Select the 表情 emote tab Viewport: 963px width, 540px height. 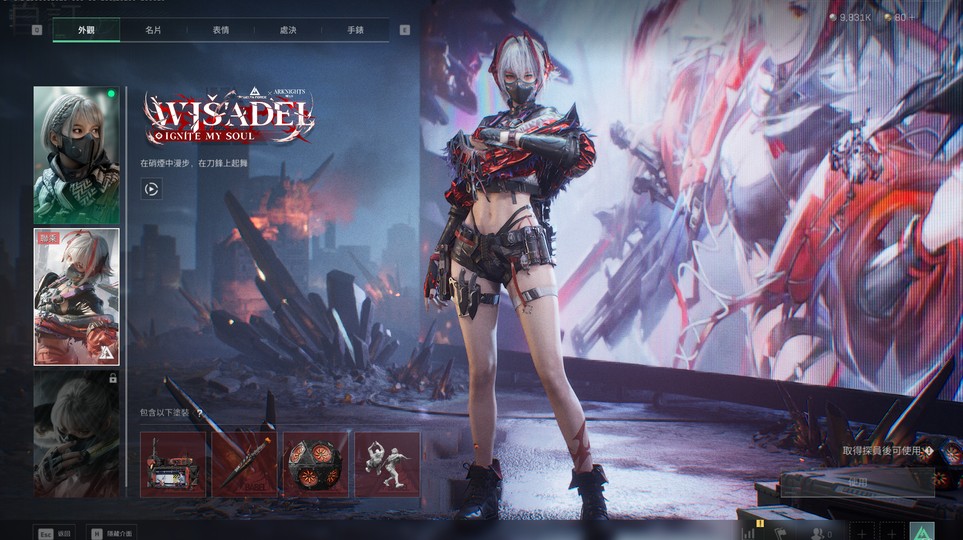click(220, 30)
